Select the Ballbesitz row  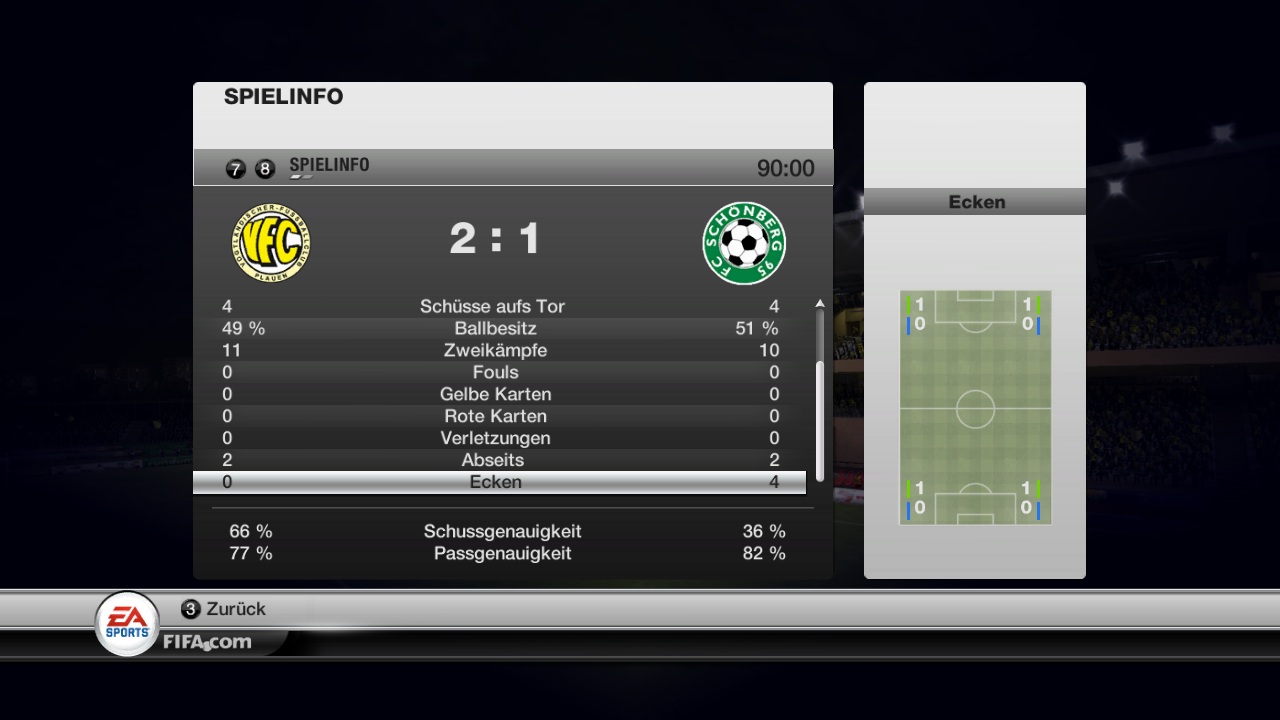498,328
